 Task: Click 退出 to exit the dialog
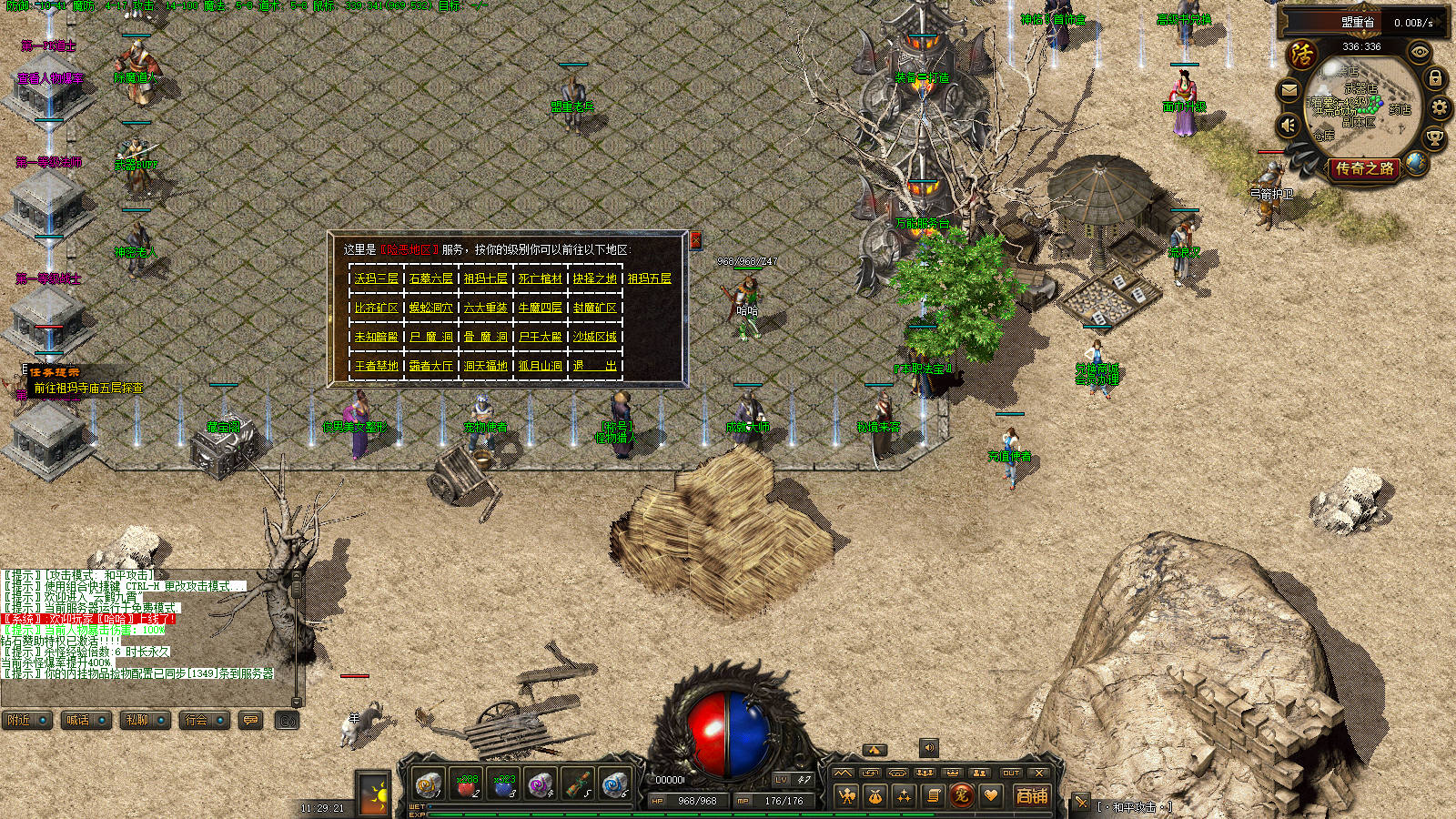[x=594, y=366]
